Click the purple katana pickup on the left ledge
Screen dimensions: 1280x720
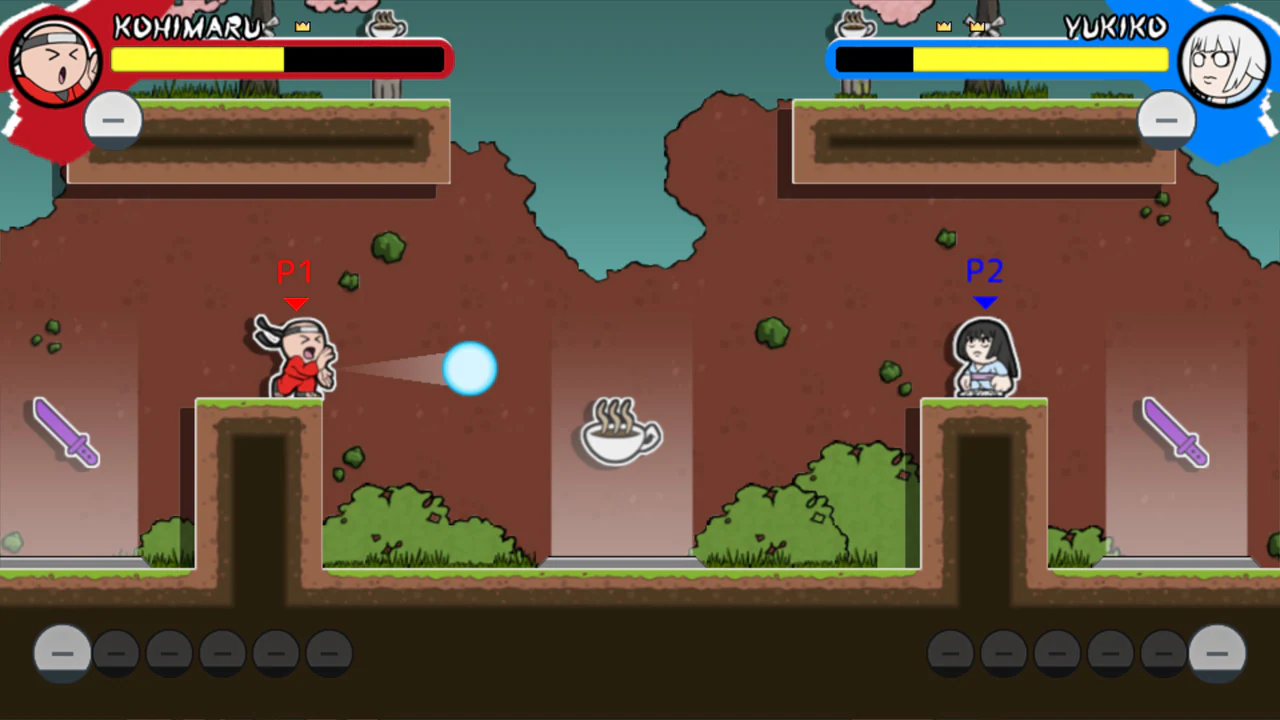point(65,433)
